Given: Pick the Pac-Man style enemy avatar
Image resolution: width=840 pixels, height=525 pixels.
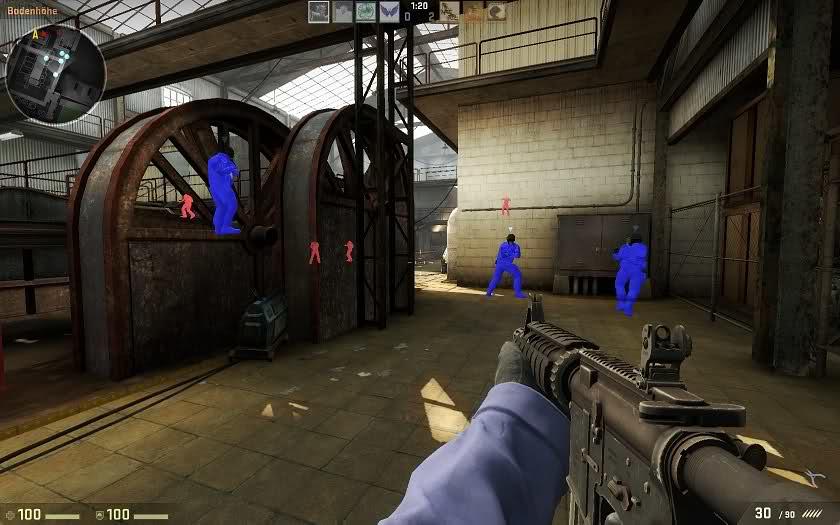Looking at the screenshot, I should point(496,11).
